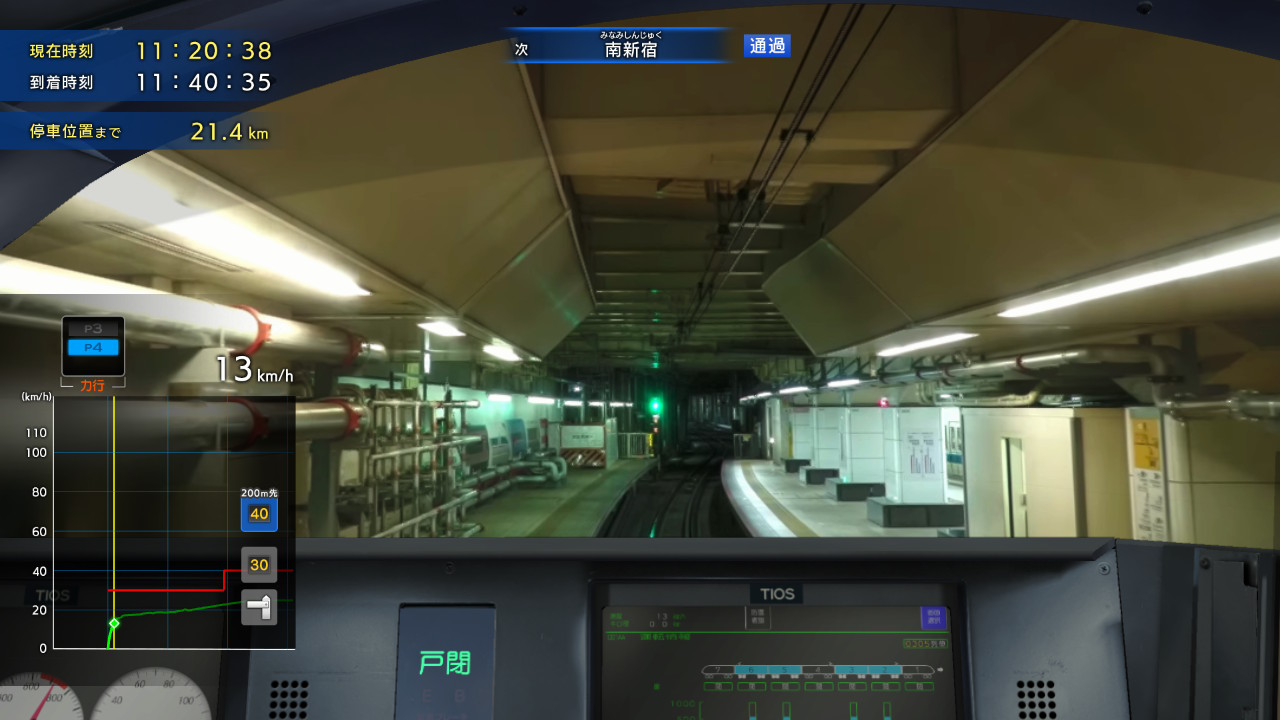Select the TIOS header tab on the cab monitor
The height and width of the screenshot is (720, 1280).
[x=777, y=592]
